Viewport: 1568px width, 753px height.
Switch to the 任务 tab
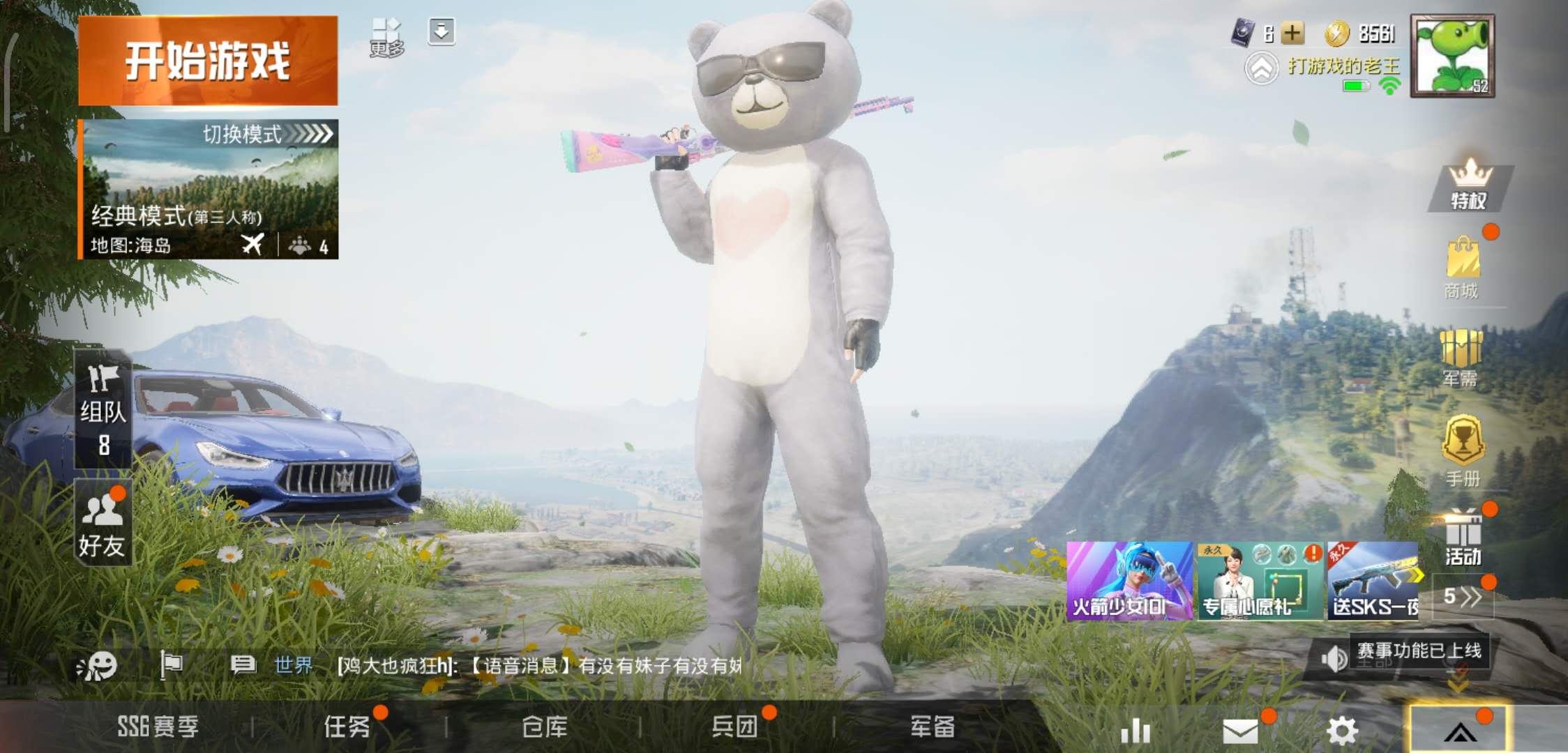point(349,727)
